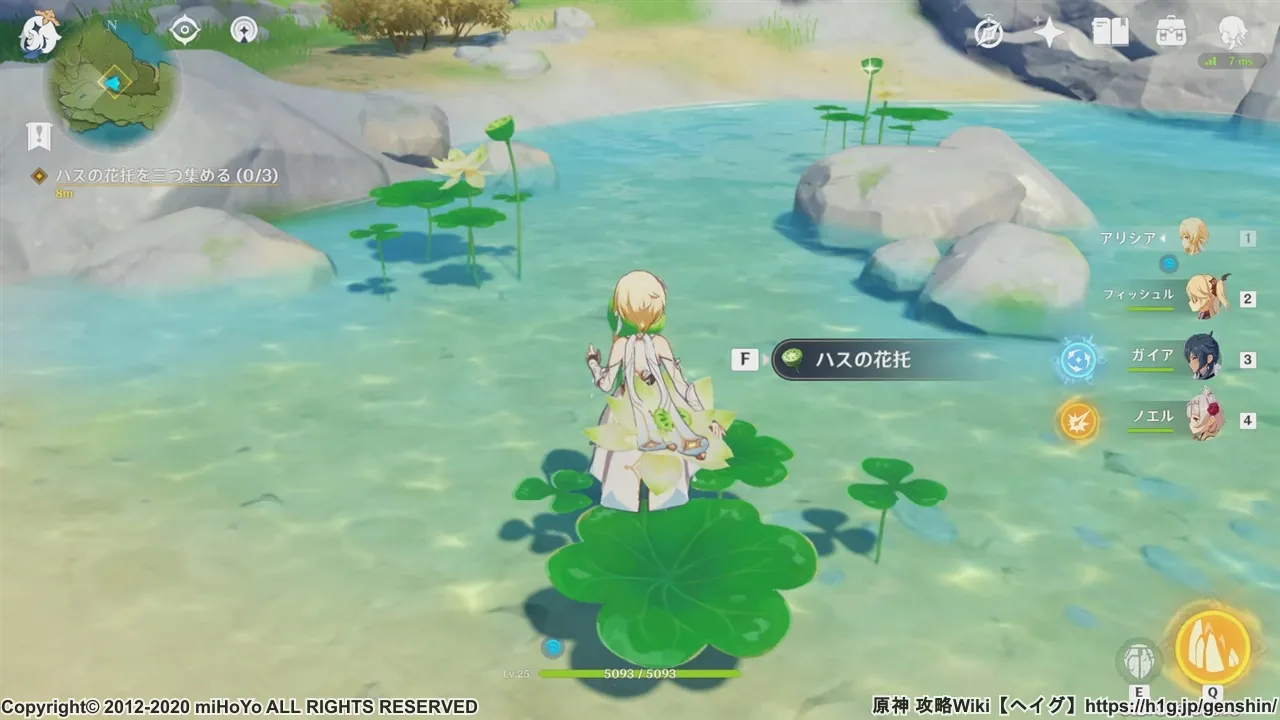This screenshot has height=720, width=1280.
Task: Open the Paimon menu icon
Action: click(x=40, y=33)
